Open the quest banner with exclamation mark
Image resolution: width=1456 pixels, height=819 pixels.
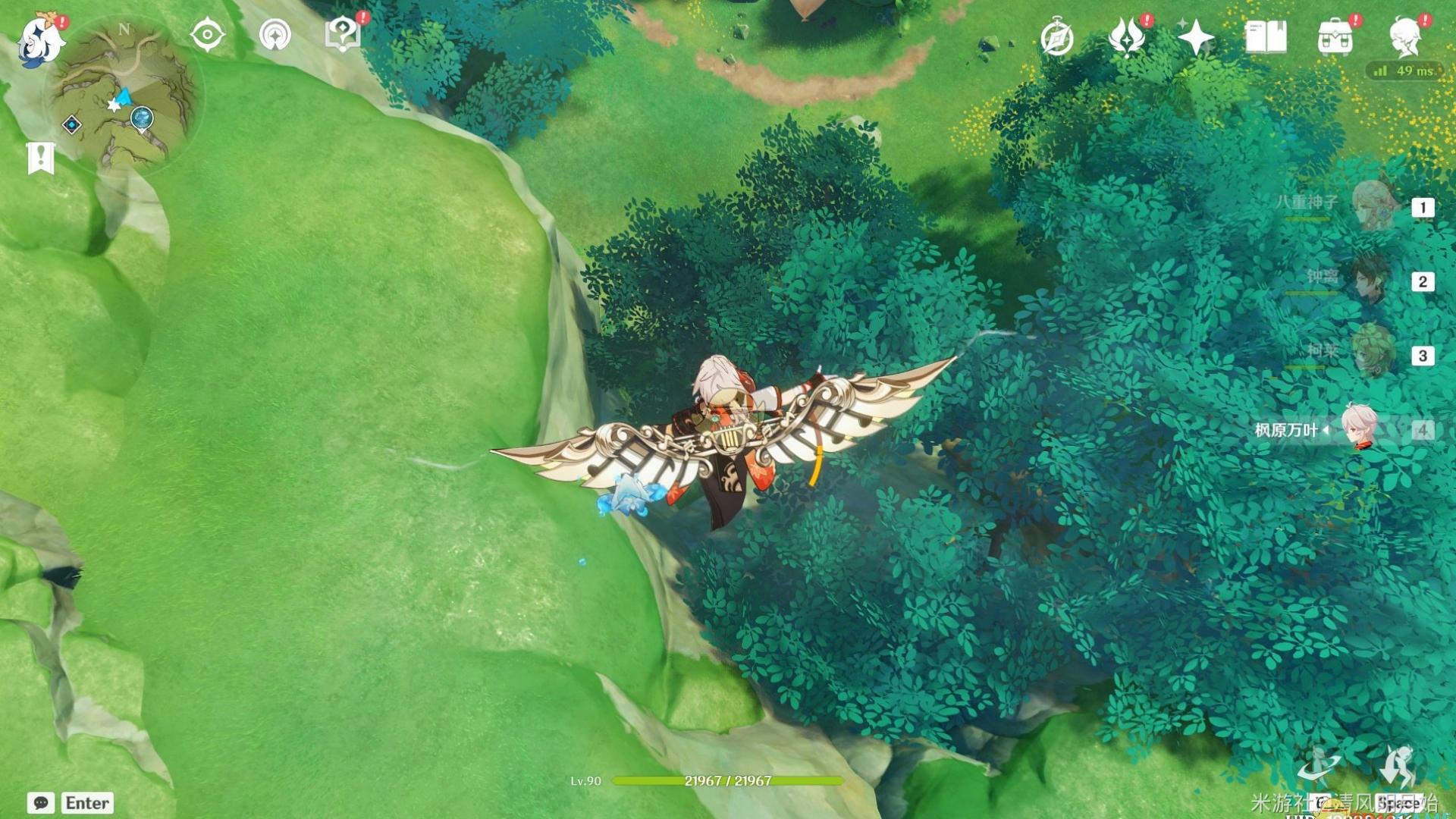pos(41,158)
